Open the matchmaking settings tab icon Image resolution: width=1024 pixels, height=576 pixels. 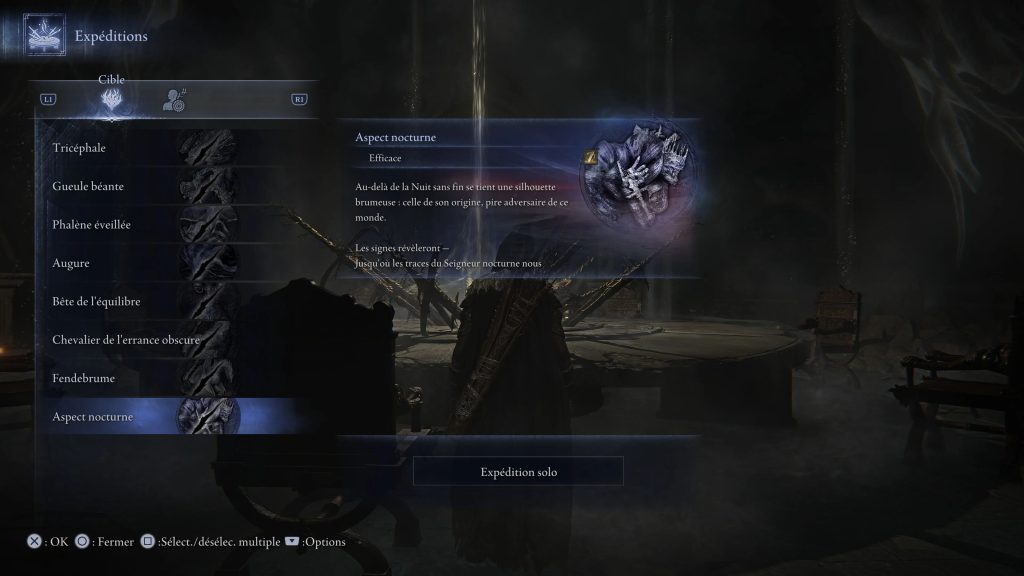[x=175, y=99]
